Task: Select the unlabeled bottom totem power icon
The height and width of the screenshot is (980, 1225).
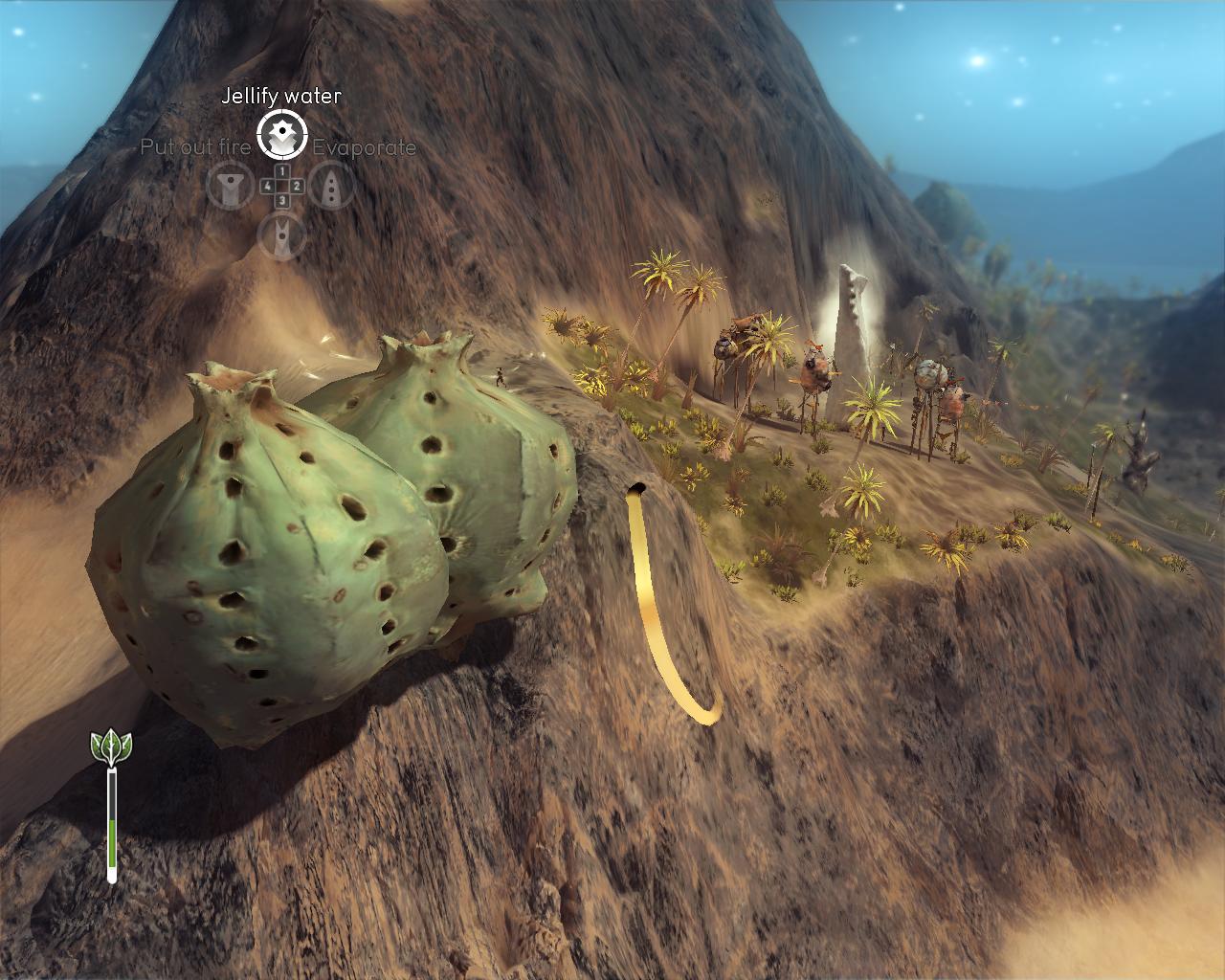Action: pos(282,235)
